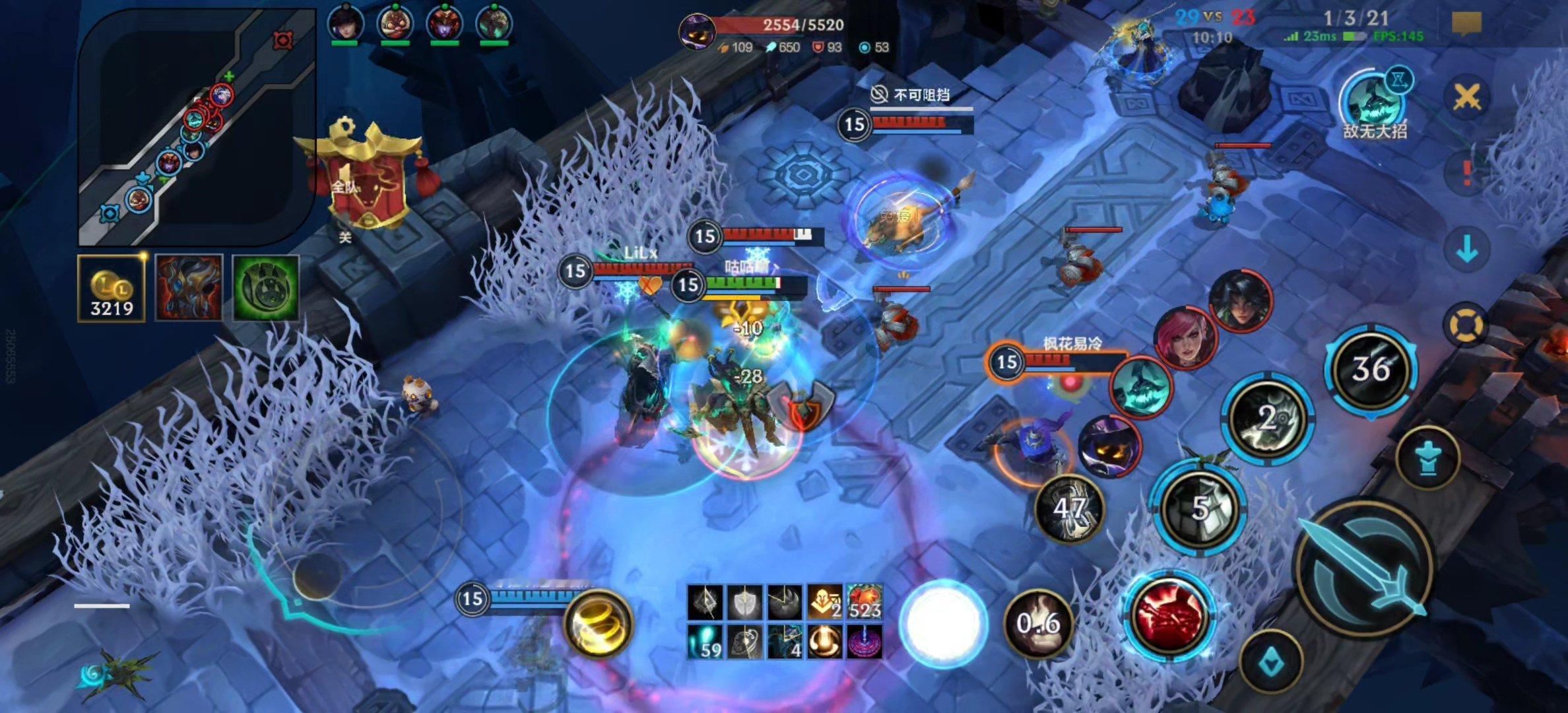The image size is (1568, 713).
Task: Target the pink-haired enemy champion portrait
Action: [x=1185, y=338]
